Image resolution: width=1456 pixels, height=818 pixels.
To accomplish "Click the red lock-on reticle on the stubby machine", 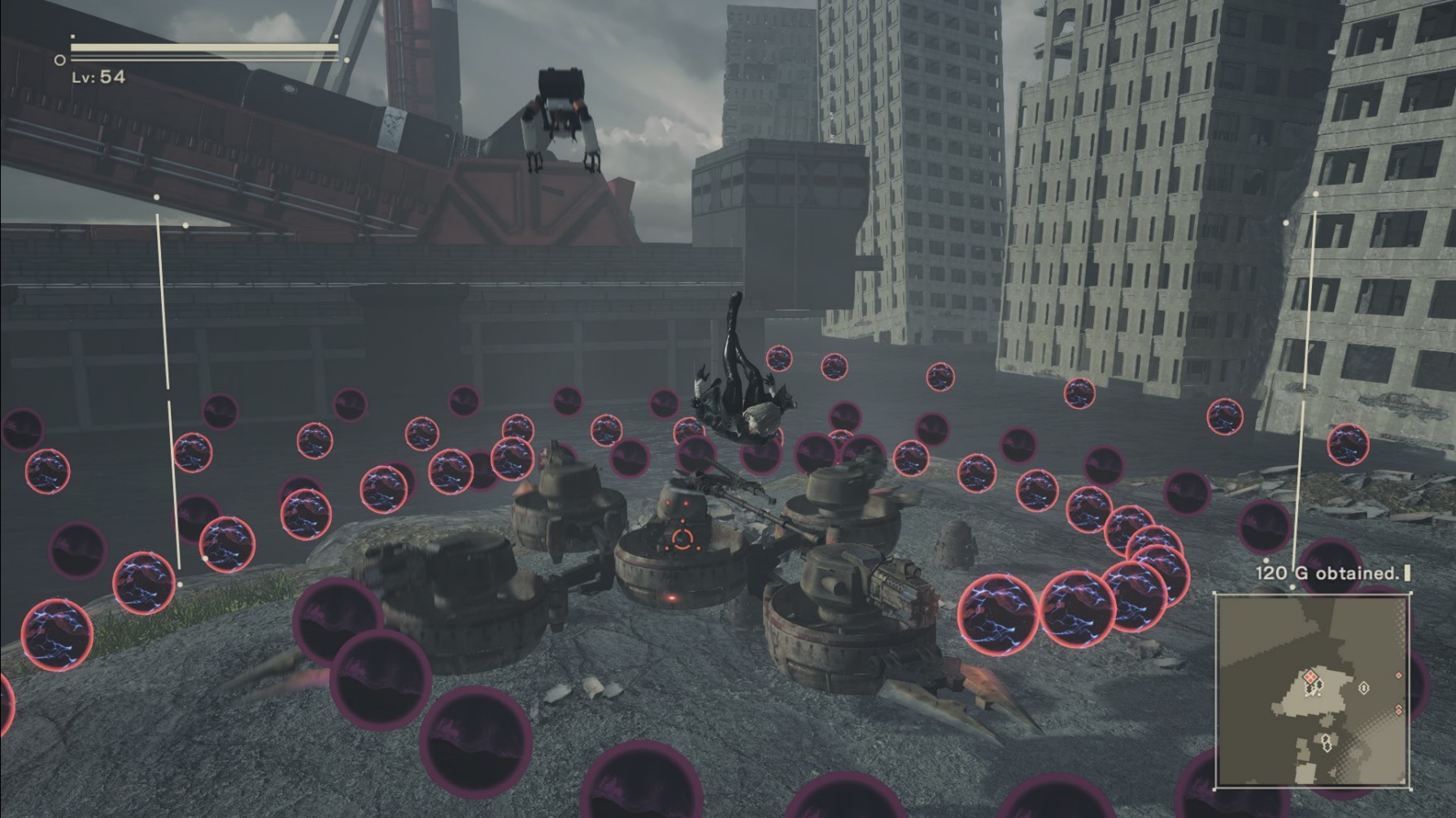I will (x=682, y=539).
